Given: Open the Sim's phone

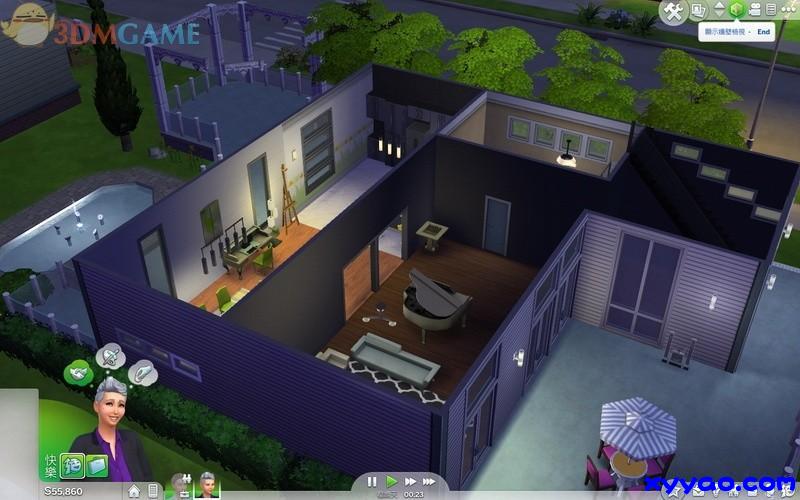Looking at the screenshot, I should tap(152, 491).
